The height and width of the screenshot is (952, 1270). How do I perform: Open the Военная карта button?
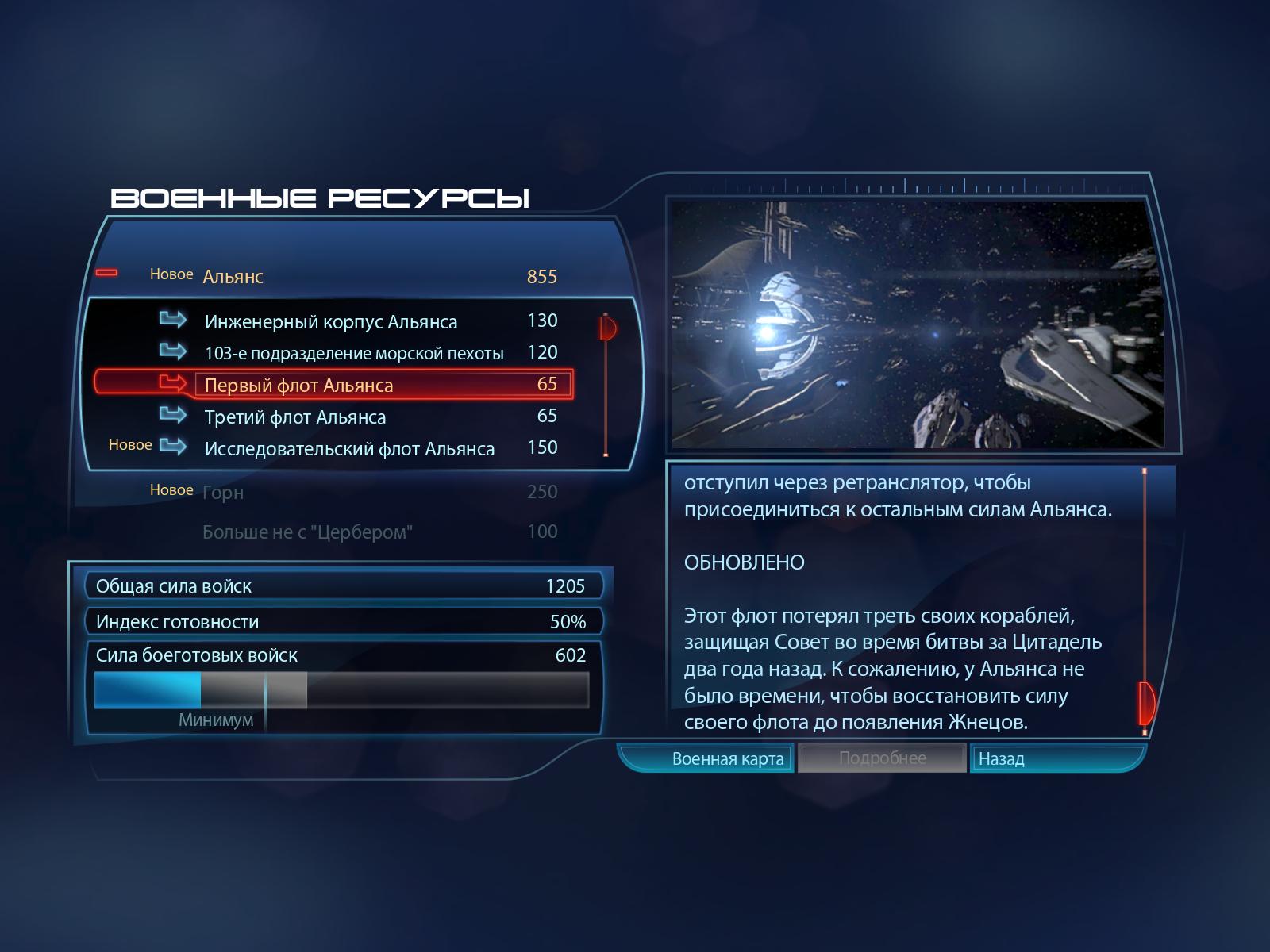(727, 759)
